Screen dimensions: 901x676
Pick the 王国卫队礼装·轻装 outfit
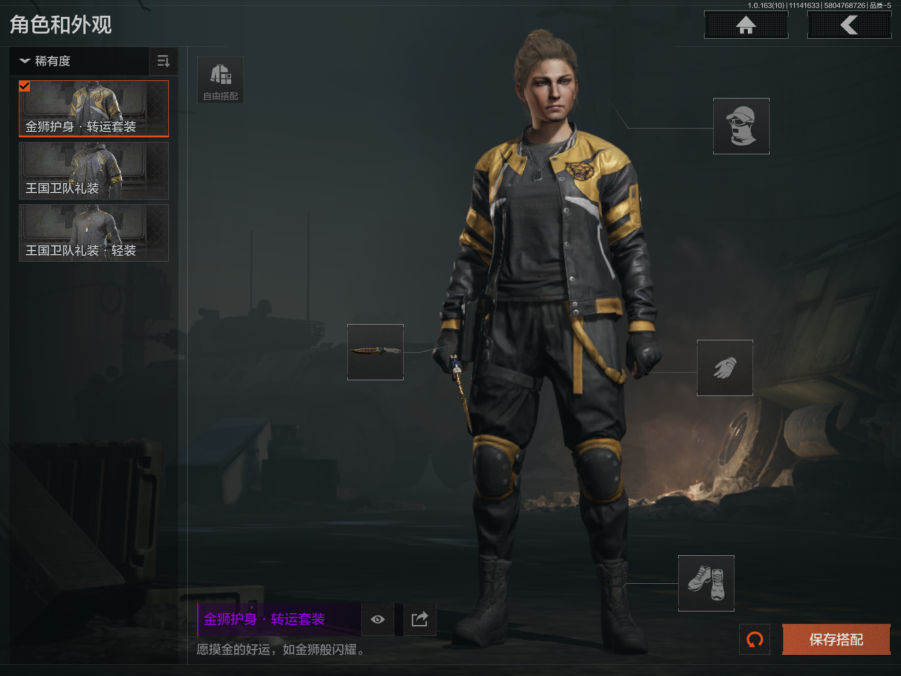(94, 233)
